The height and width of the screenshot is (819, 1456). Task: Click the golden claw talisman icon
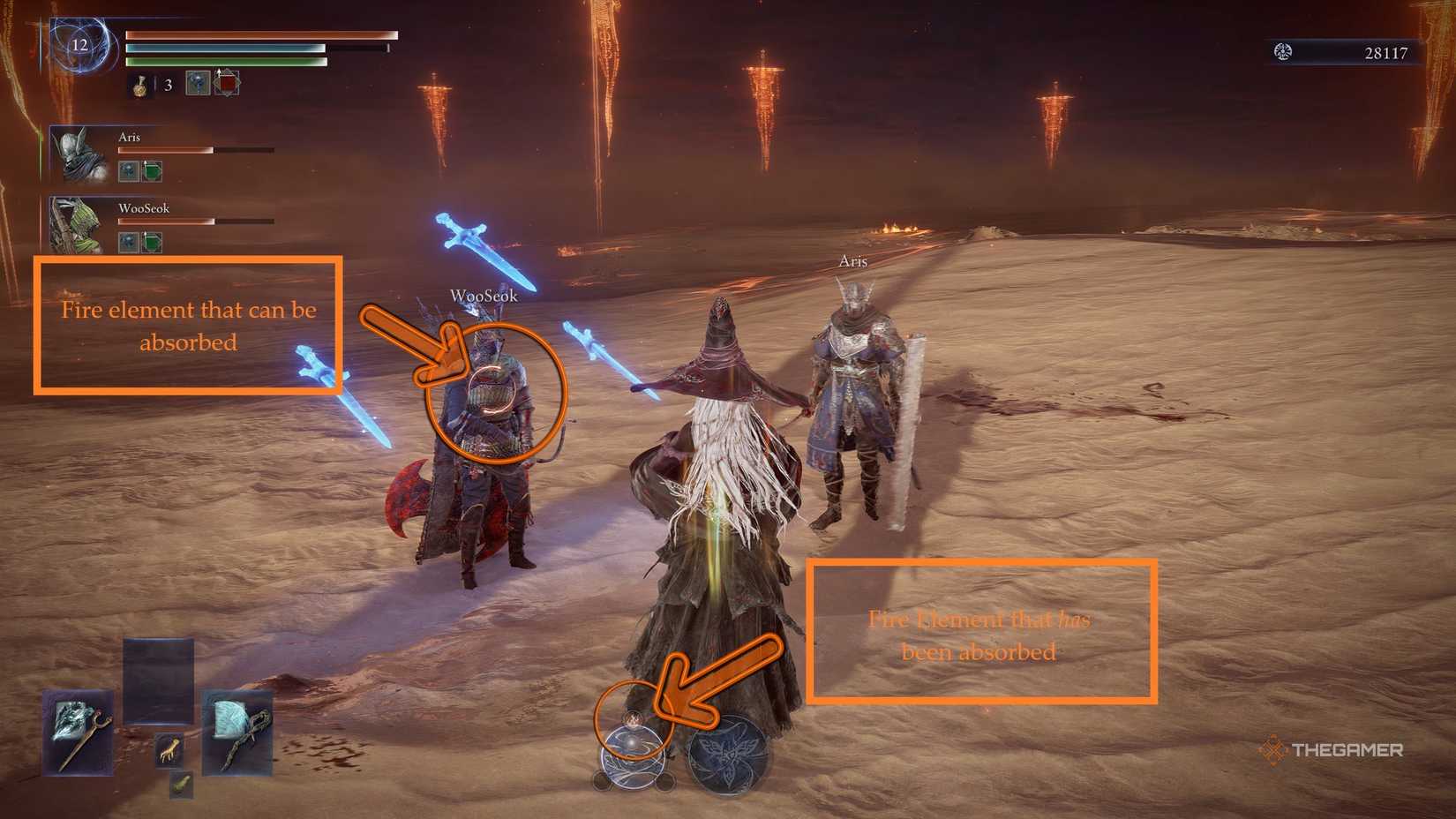click(170, 748)
